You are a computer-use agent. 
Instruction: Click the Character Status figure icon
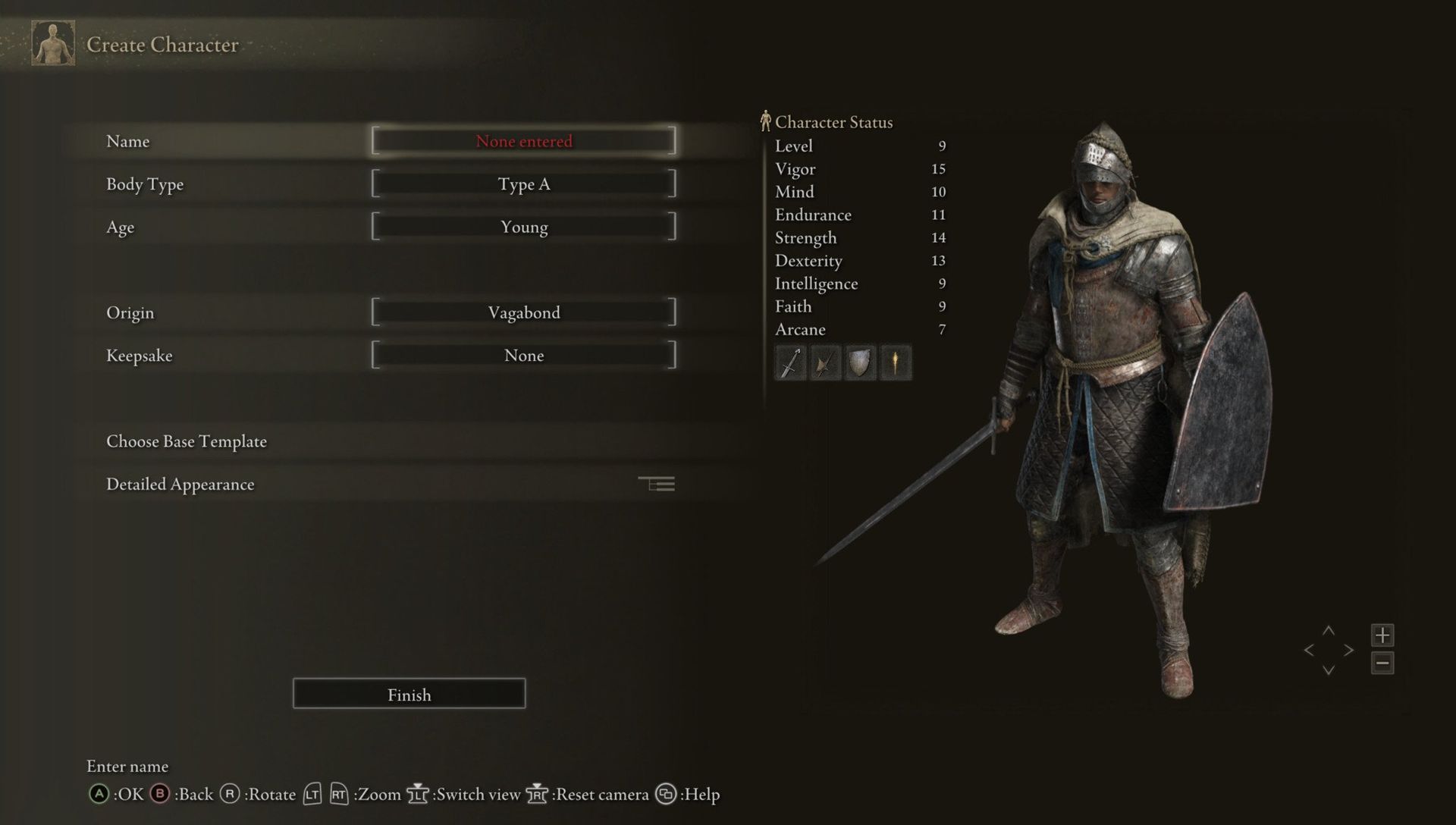(764, 120)
